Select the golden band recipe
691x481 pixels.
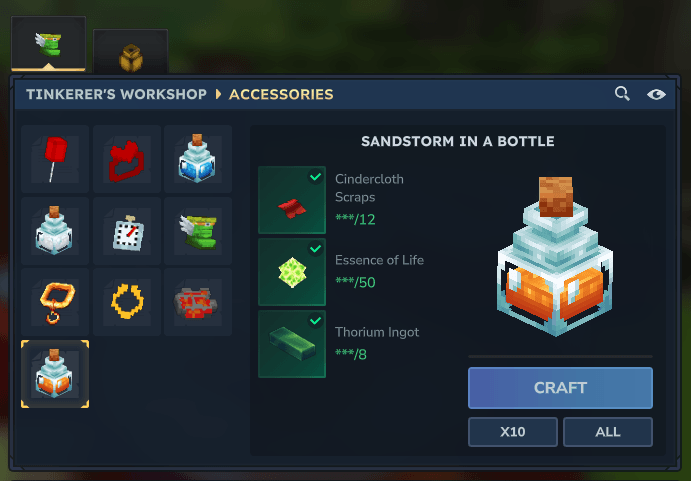coord(127,302)
